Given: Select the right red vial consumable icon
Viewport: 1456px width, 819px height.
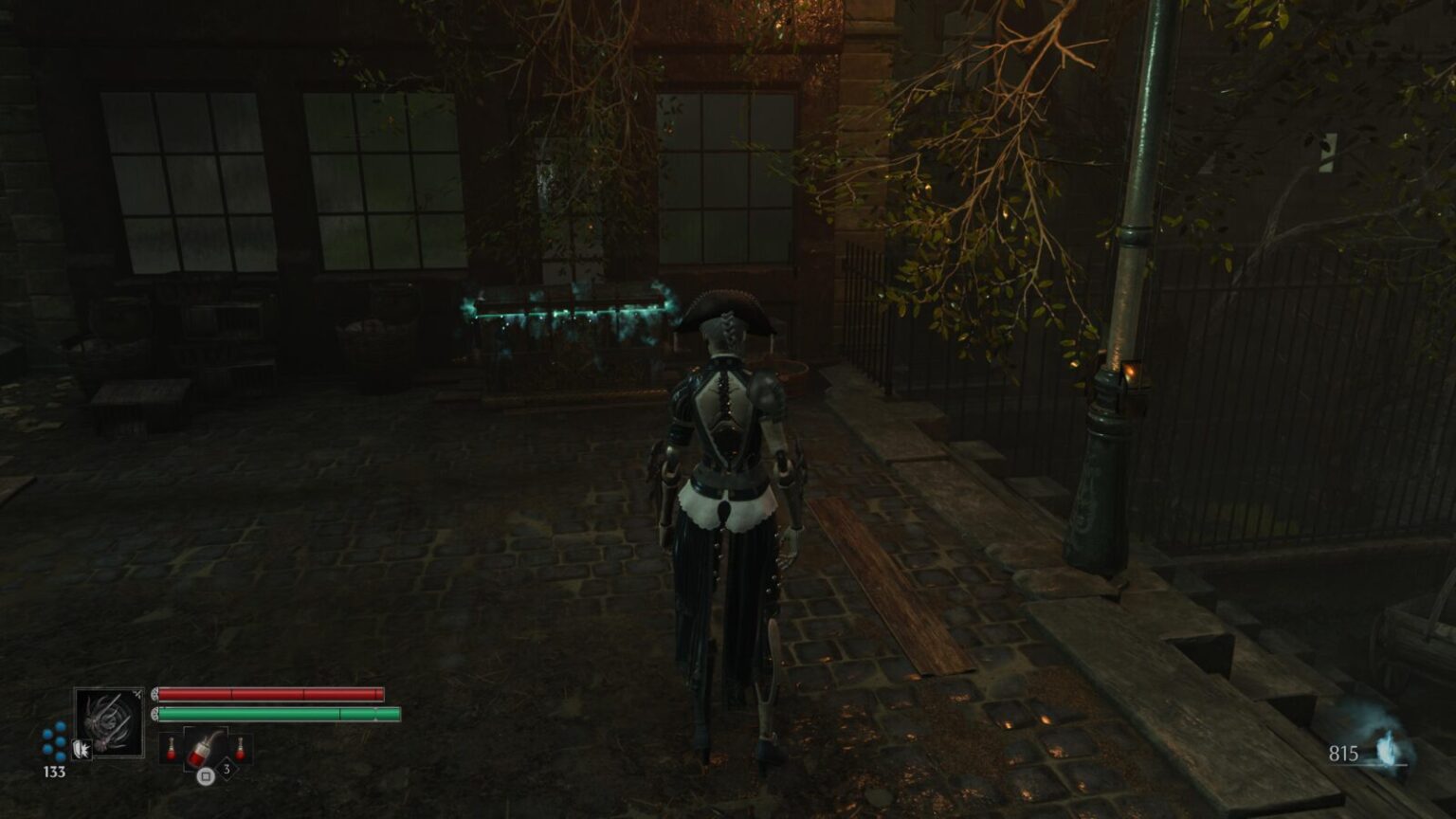Looking at the screenshot, I should click(x=240, y=747).
